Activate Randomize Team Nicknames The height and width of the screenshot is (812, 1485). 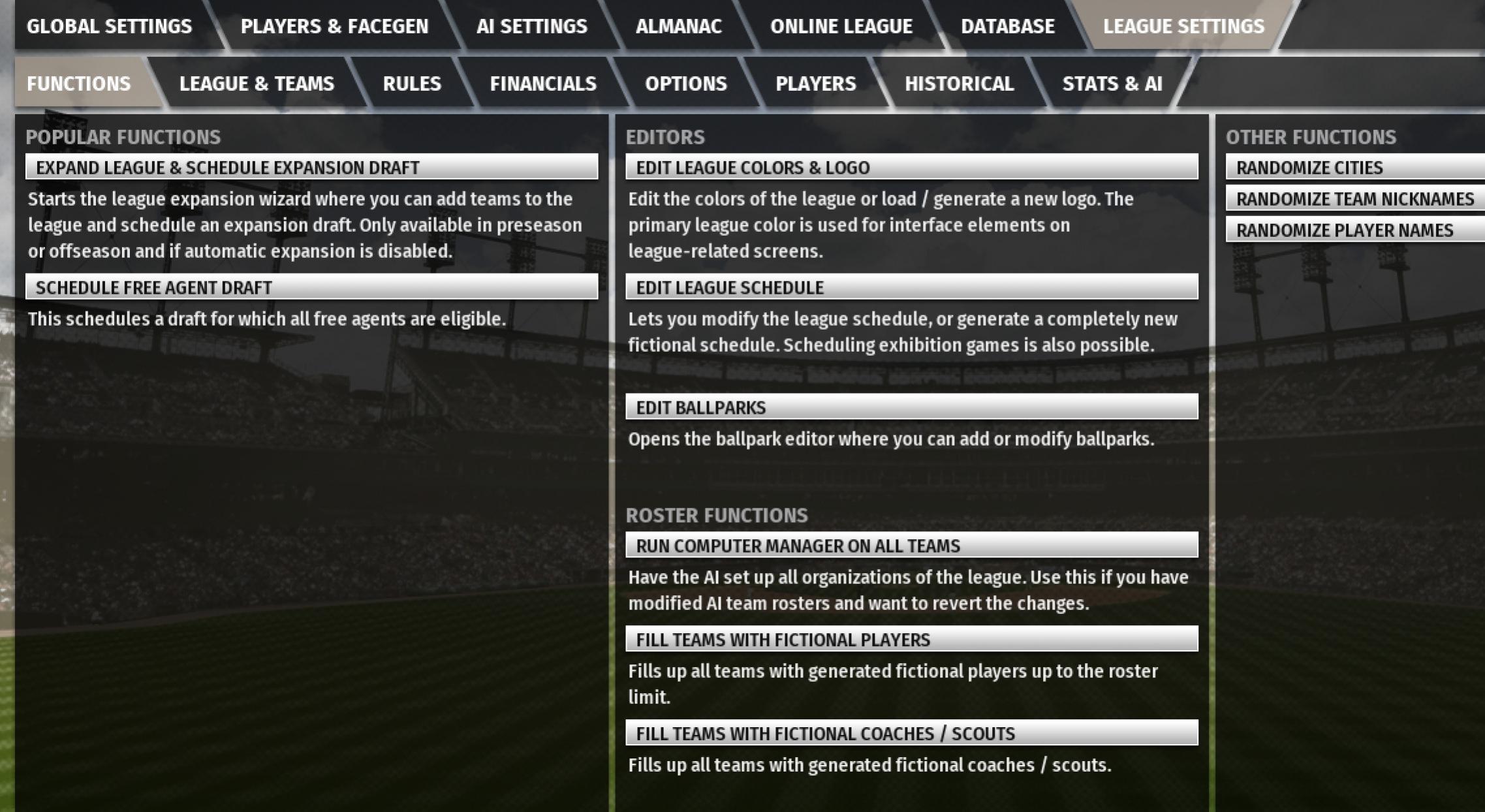tap(1354, 198)
